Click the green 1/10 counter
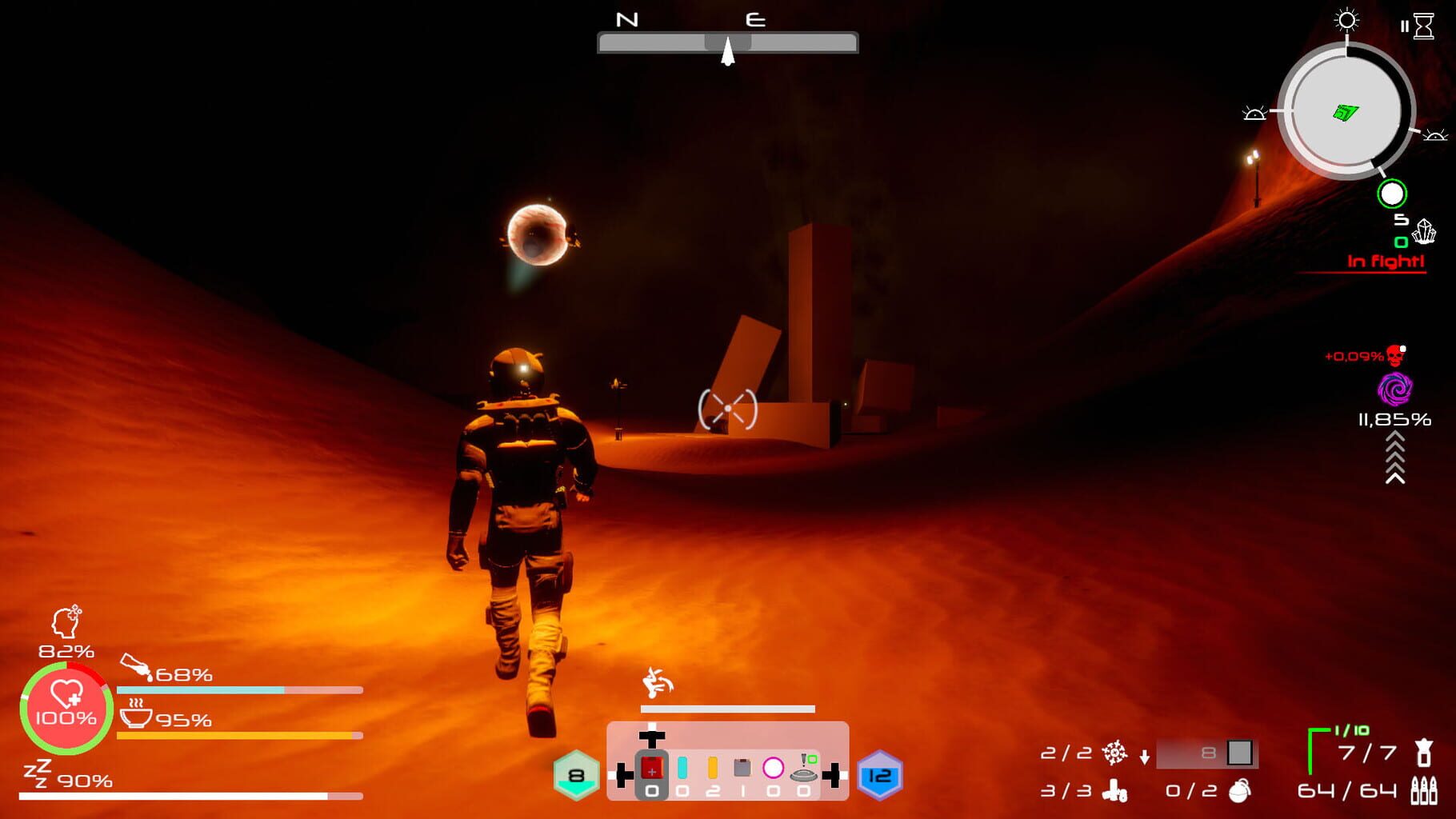Screen dimensions: 1456x819 pos(1350,729)
